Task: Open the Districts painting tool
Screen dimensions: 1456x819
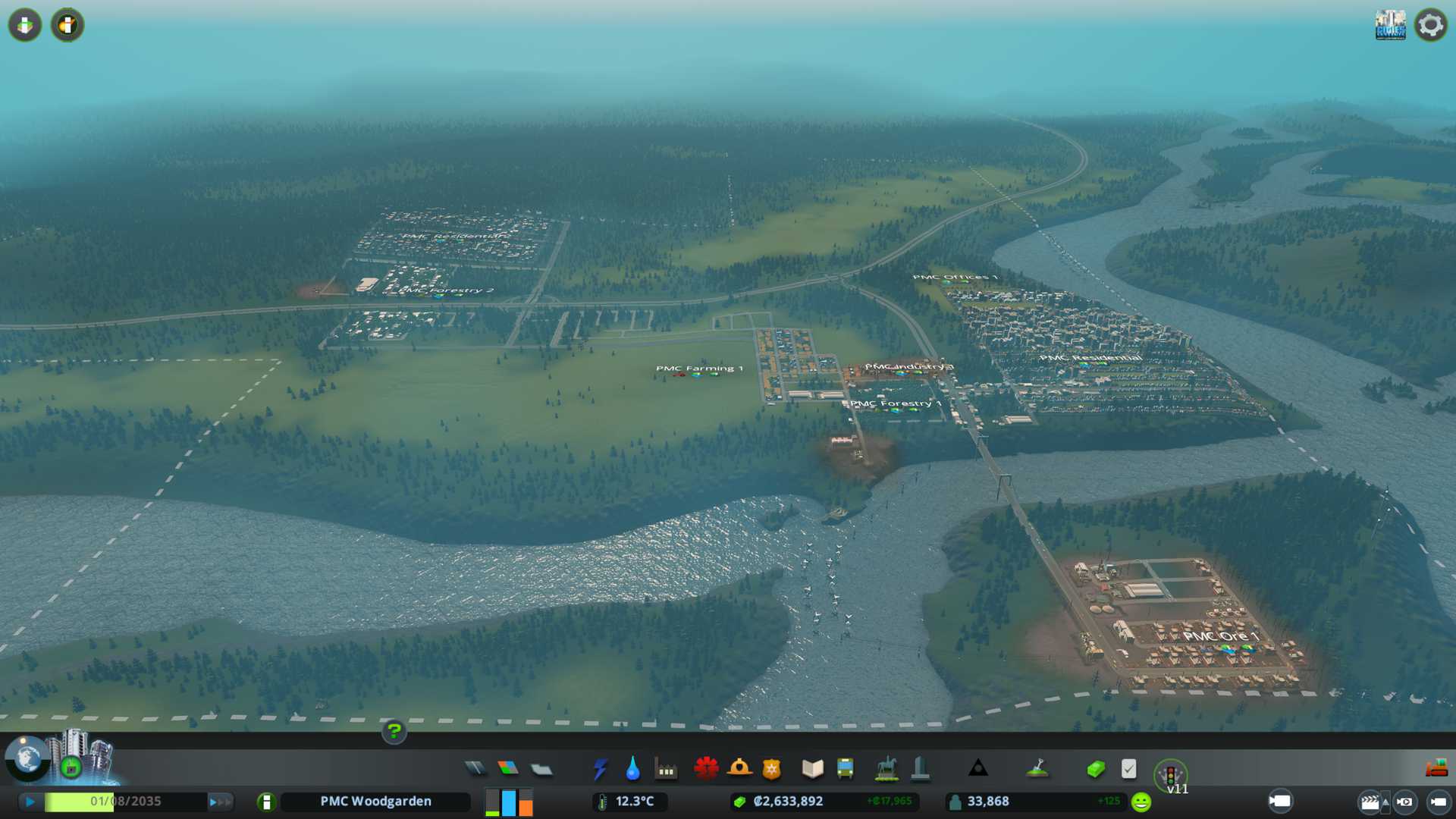Action: coord(541,769)
